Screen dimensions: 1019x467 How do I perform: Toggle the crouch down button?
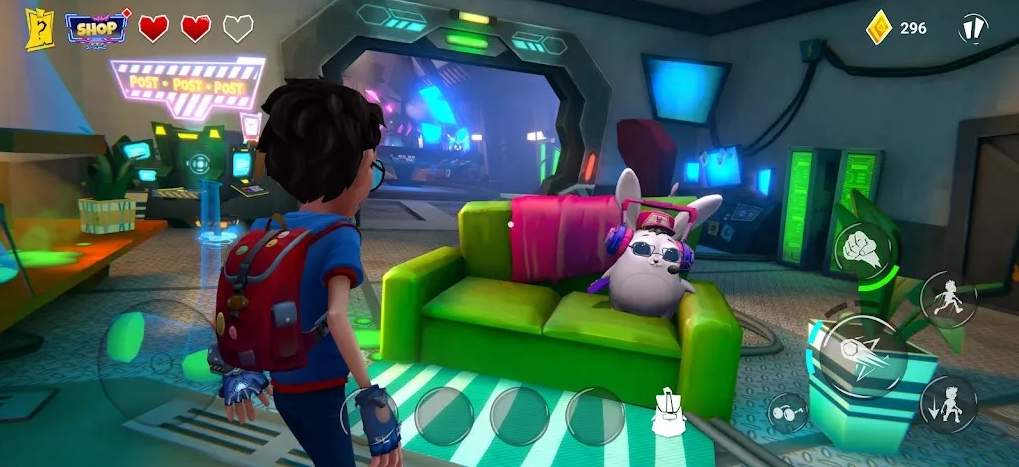948,403
